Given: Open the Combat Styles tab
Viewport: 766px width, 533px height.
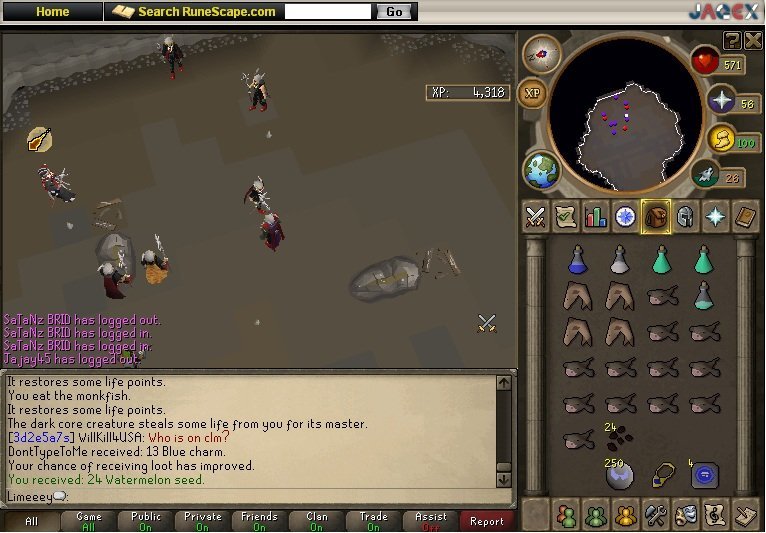Looking at the screenshot, I should click(536, 217).
